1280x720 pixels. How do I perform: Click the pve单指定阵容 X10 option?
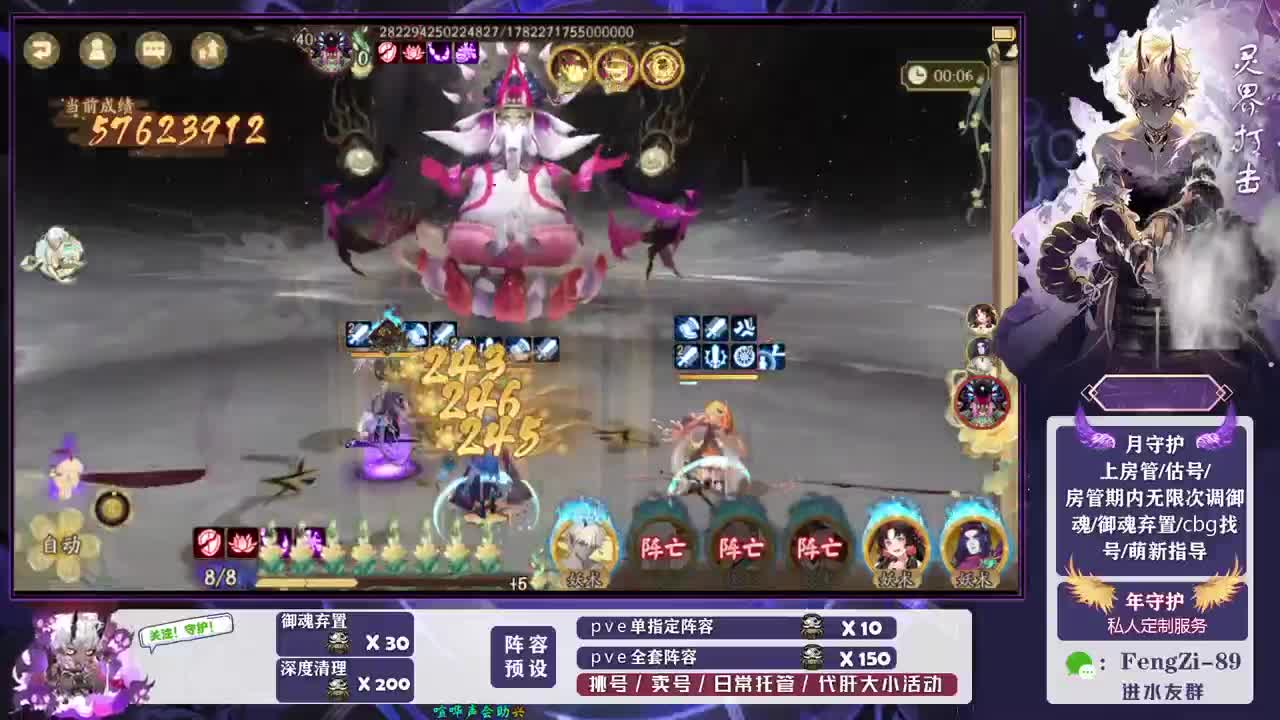click(735, 627)
